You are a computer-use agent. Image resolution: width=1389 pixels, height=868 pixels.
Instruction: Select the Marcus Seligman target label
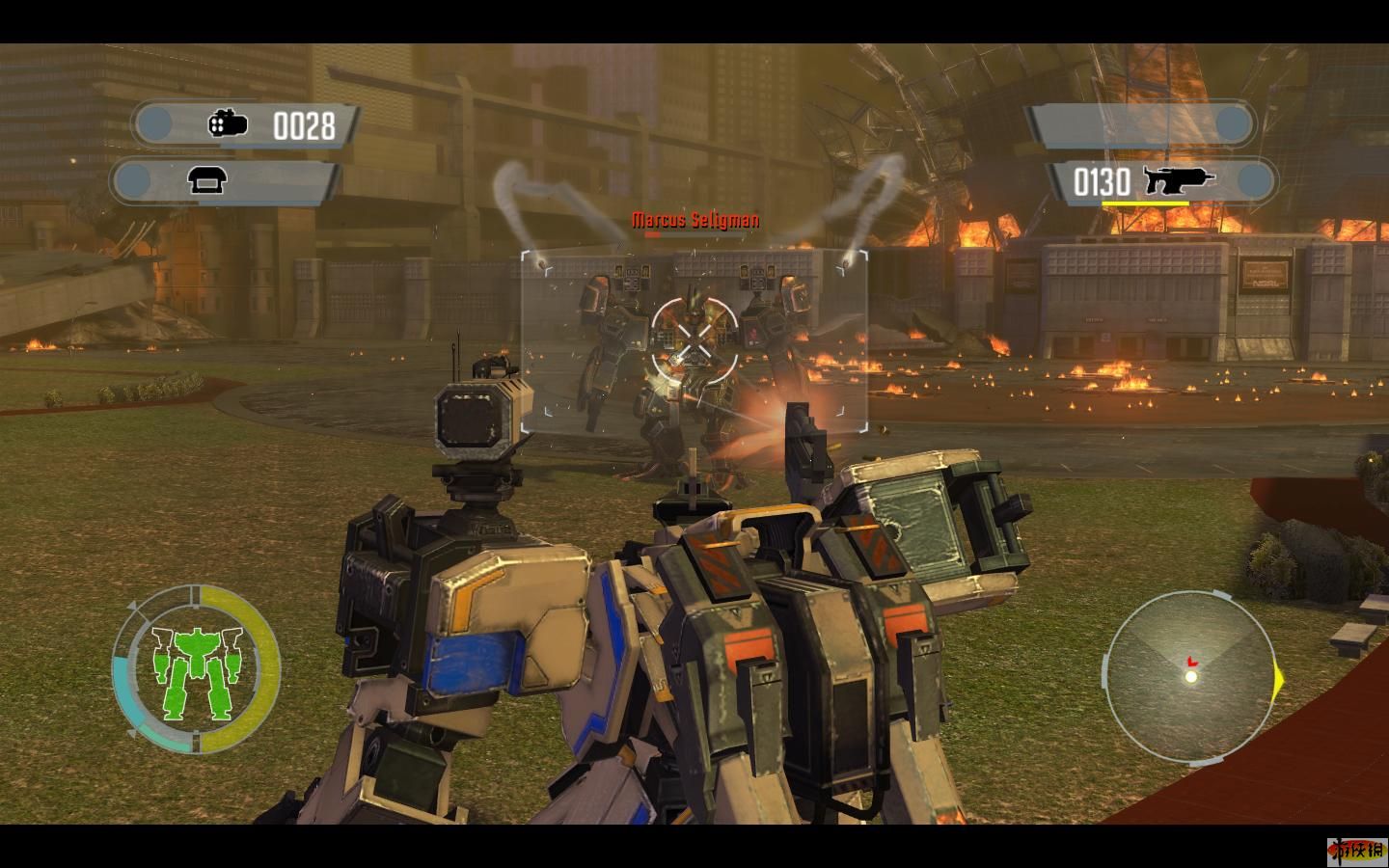[694, 221]
